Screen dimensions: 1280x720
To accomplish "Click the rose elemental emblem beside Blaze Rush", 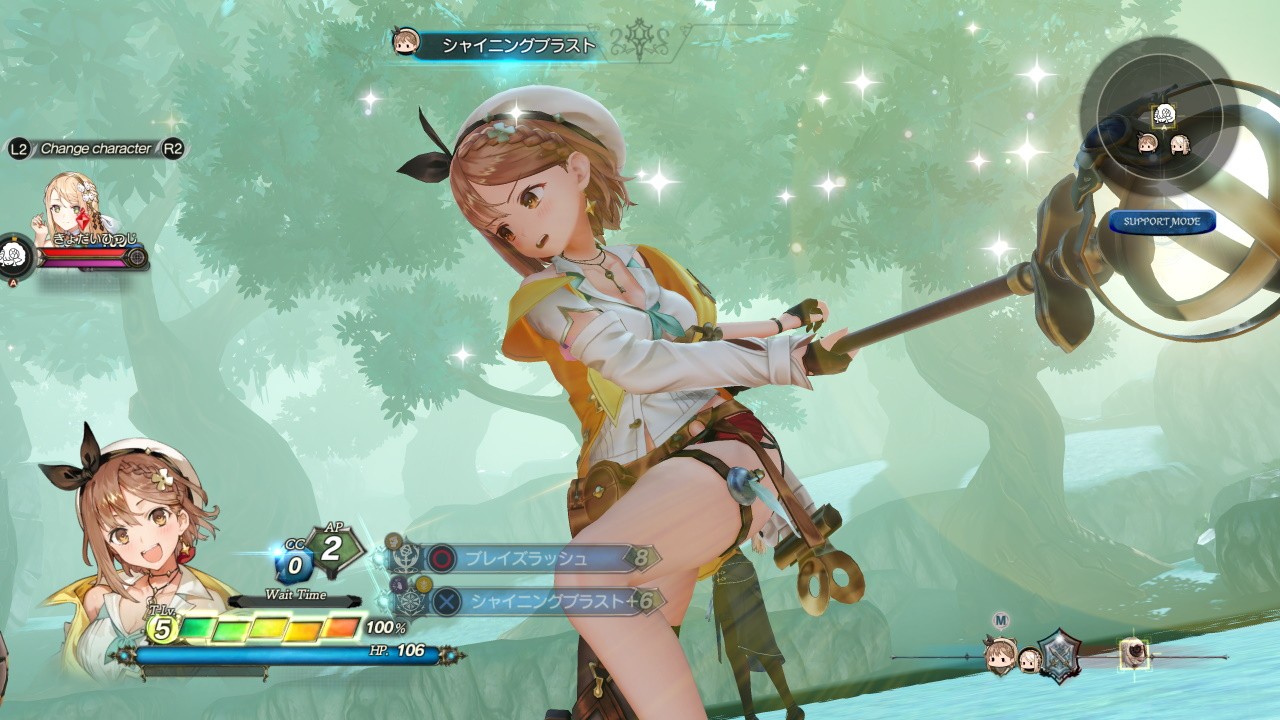I will tap(406, 558).
